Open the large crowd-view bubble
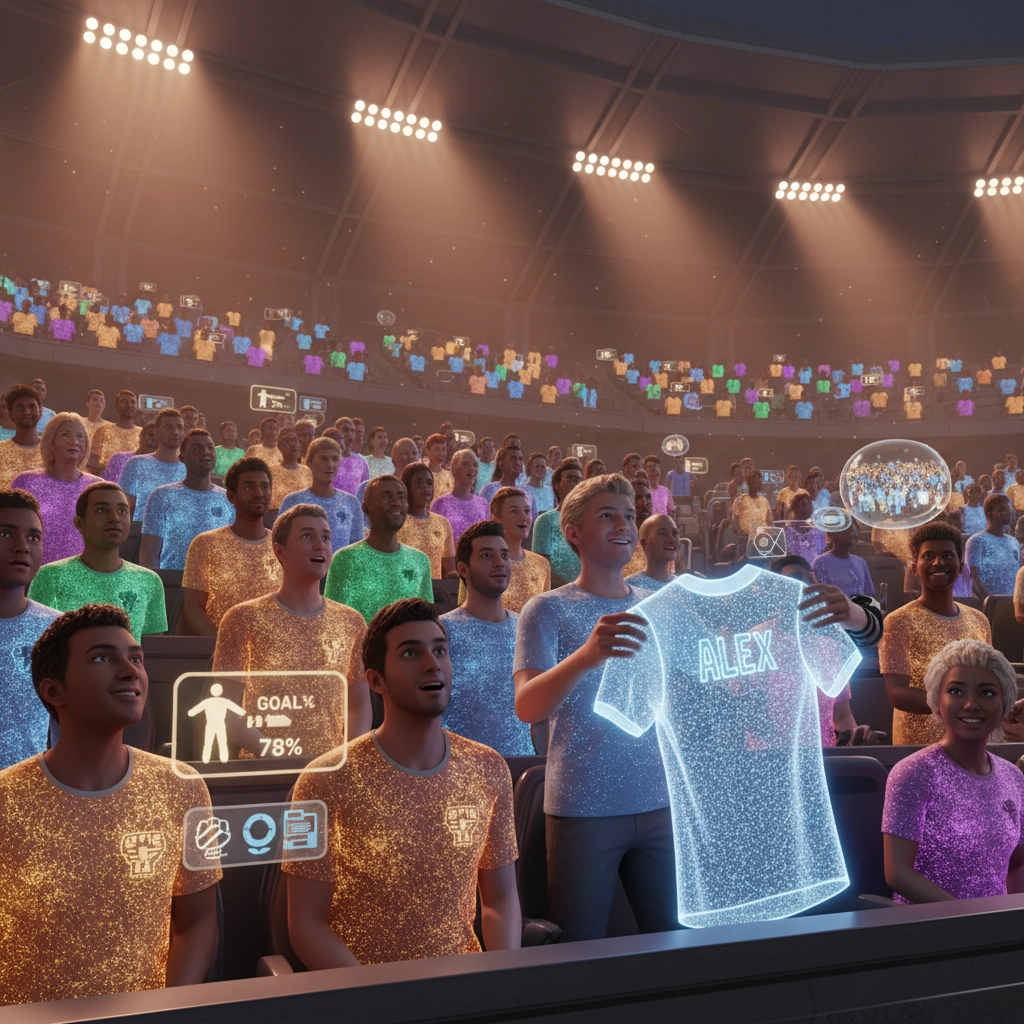1024x1024 pixels. [894, 483]
